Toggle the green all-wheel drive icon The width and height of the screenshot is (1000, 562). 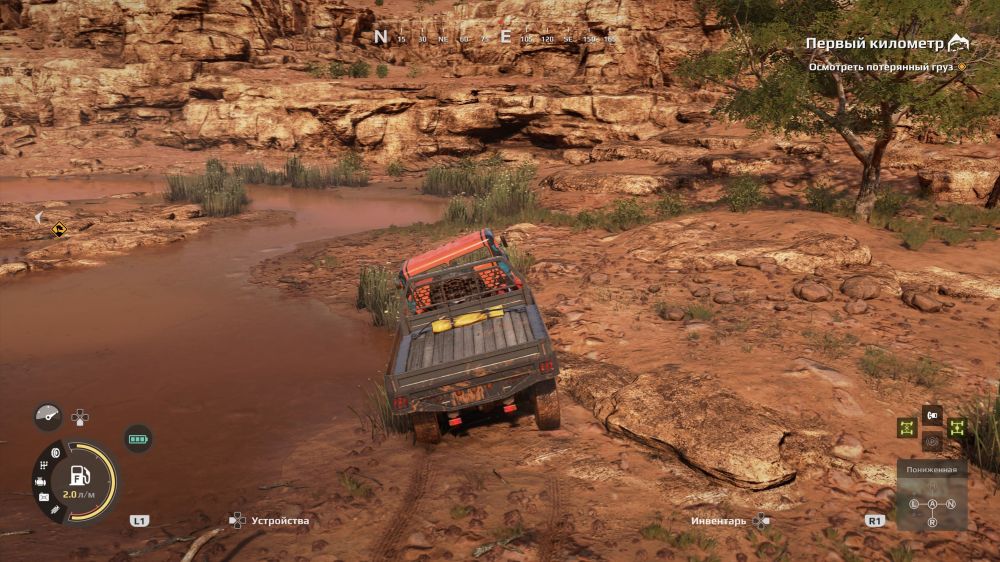957,427
